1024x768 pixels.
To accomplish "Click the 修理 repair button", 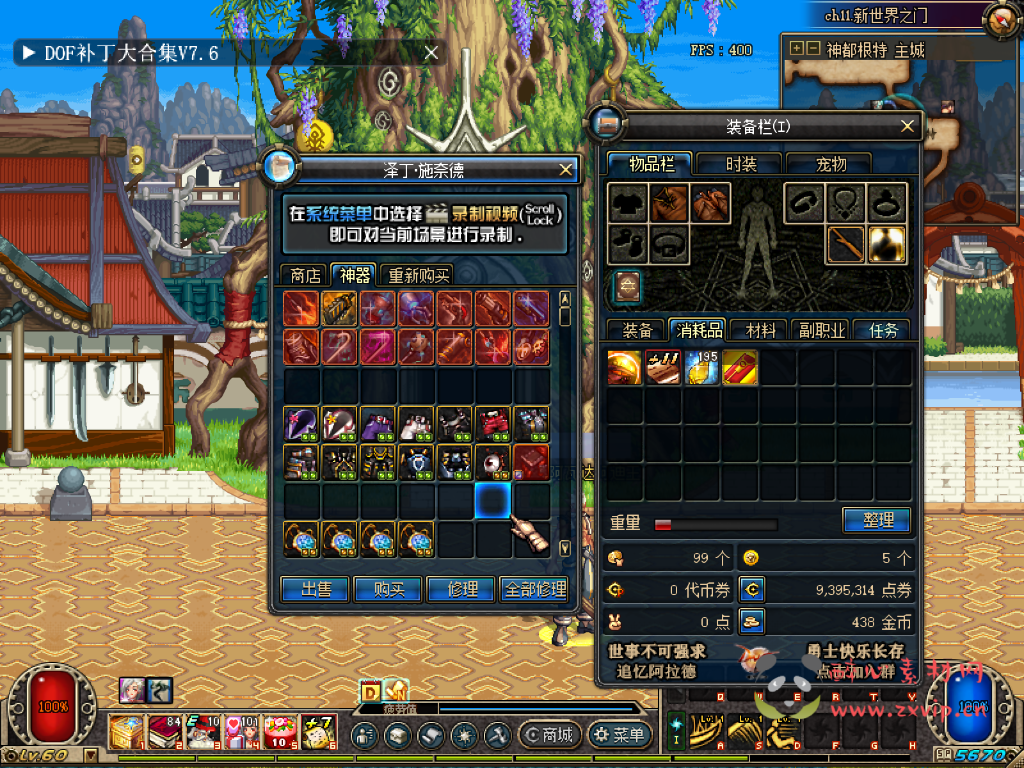I will pyautogui.click(x=462, y=590).
